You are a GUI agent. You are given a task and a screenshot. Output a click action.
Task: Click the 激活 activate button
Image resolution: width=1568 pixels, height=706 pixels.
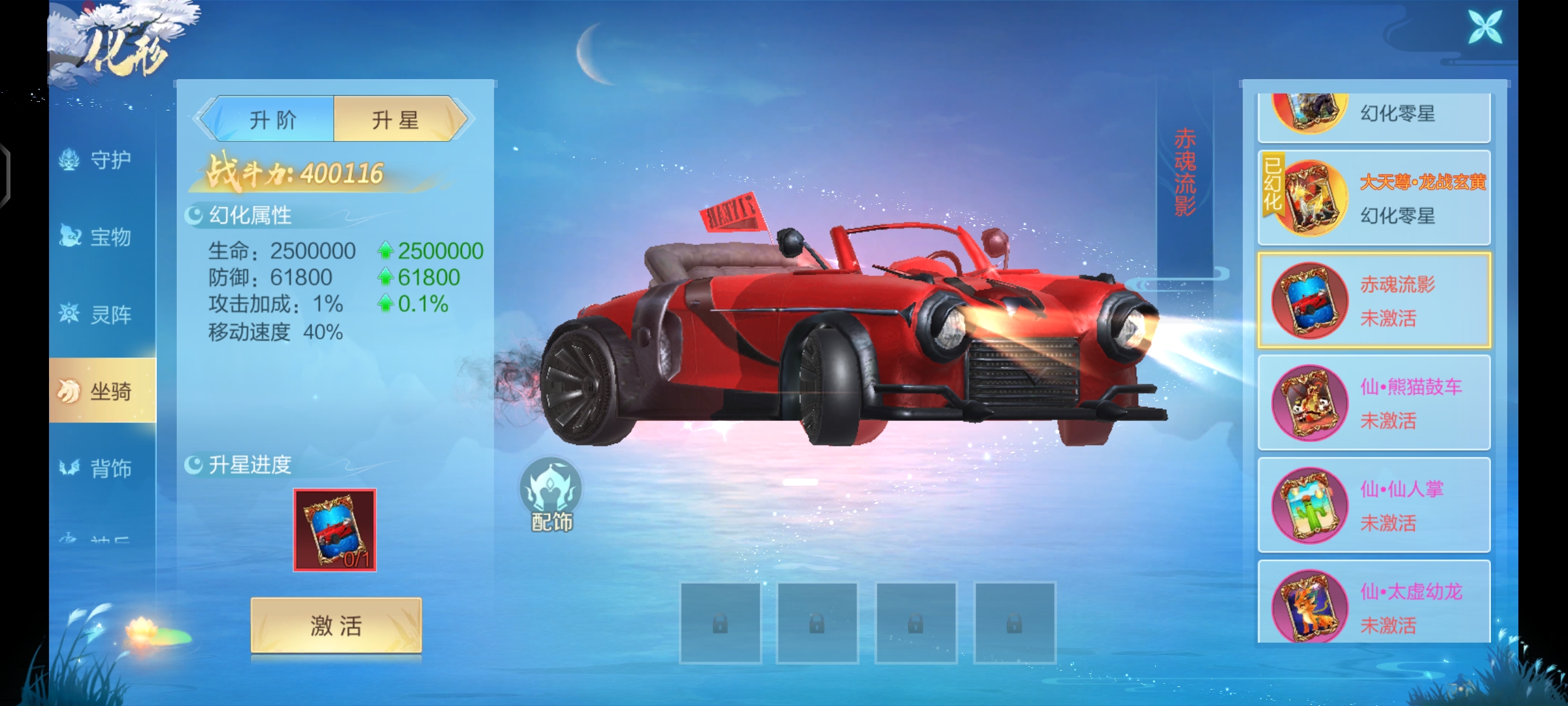(x=336, y=626)
